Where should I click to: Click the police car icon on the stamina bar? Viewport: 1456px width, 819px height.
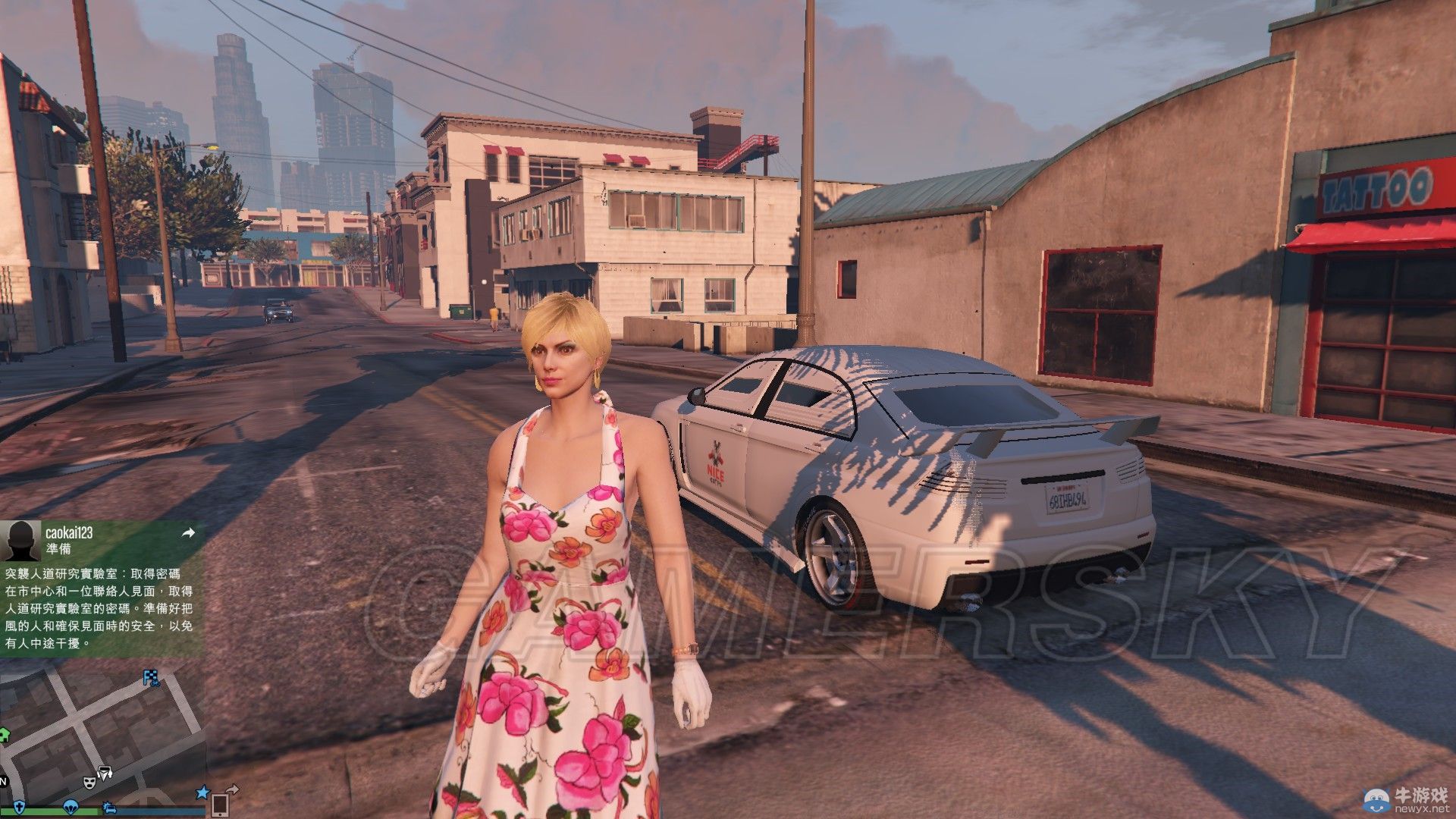tap(109, 809)
